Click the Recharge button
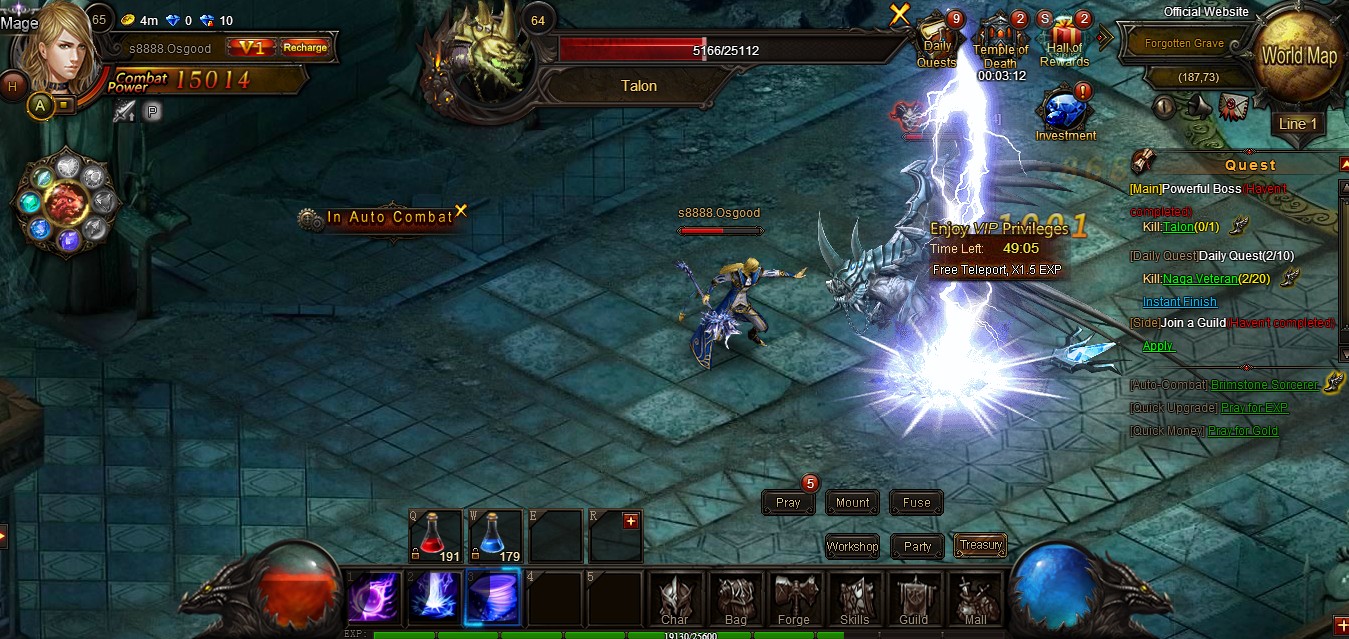 304,47
